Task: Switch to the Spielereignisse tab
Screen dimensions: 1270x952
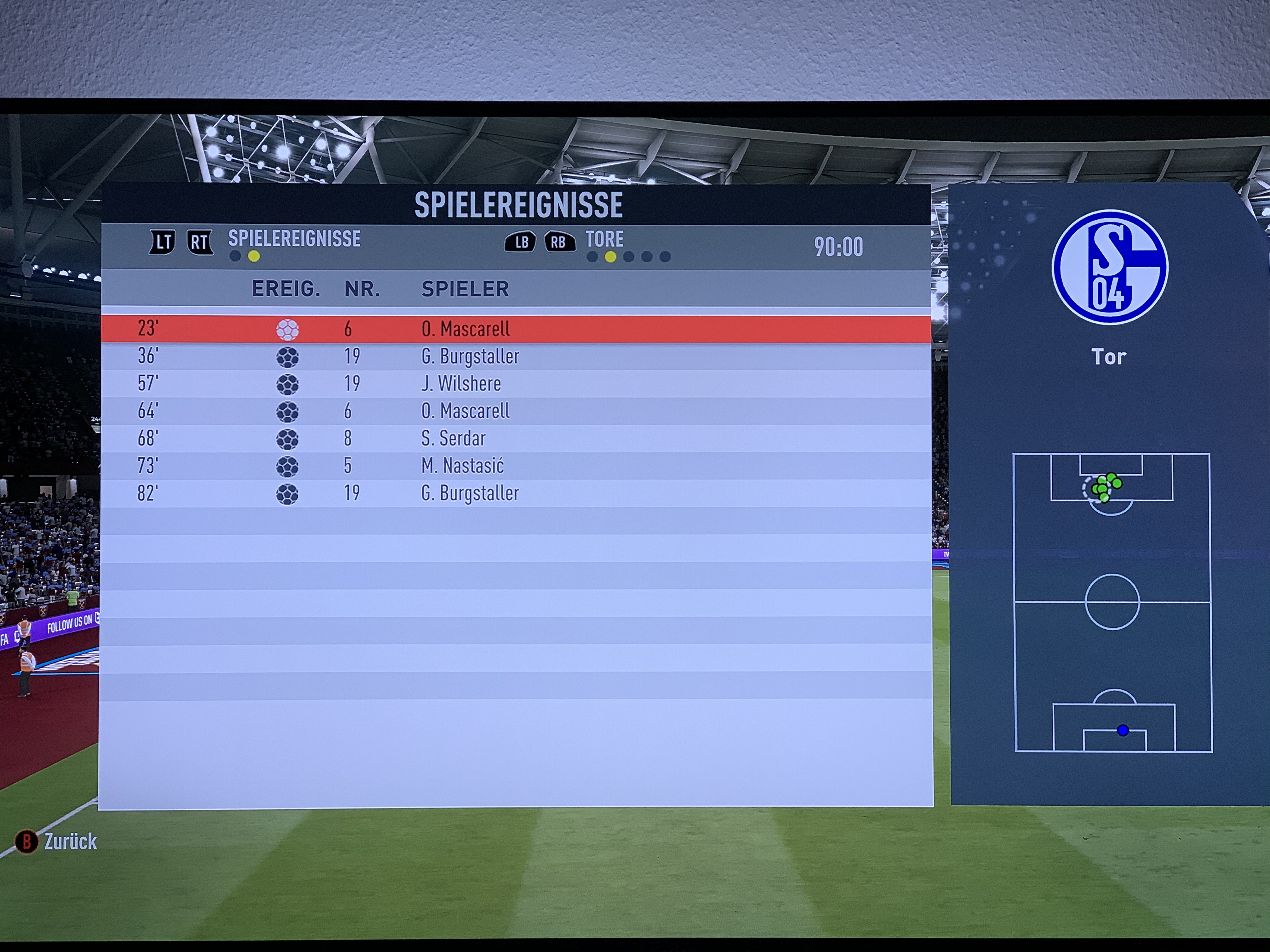Action: click(294, 239)
